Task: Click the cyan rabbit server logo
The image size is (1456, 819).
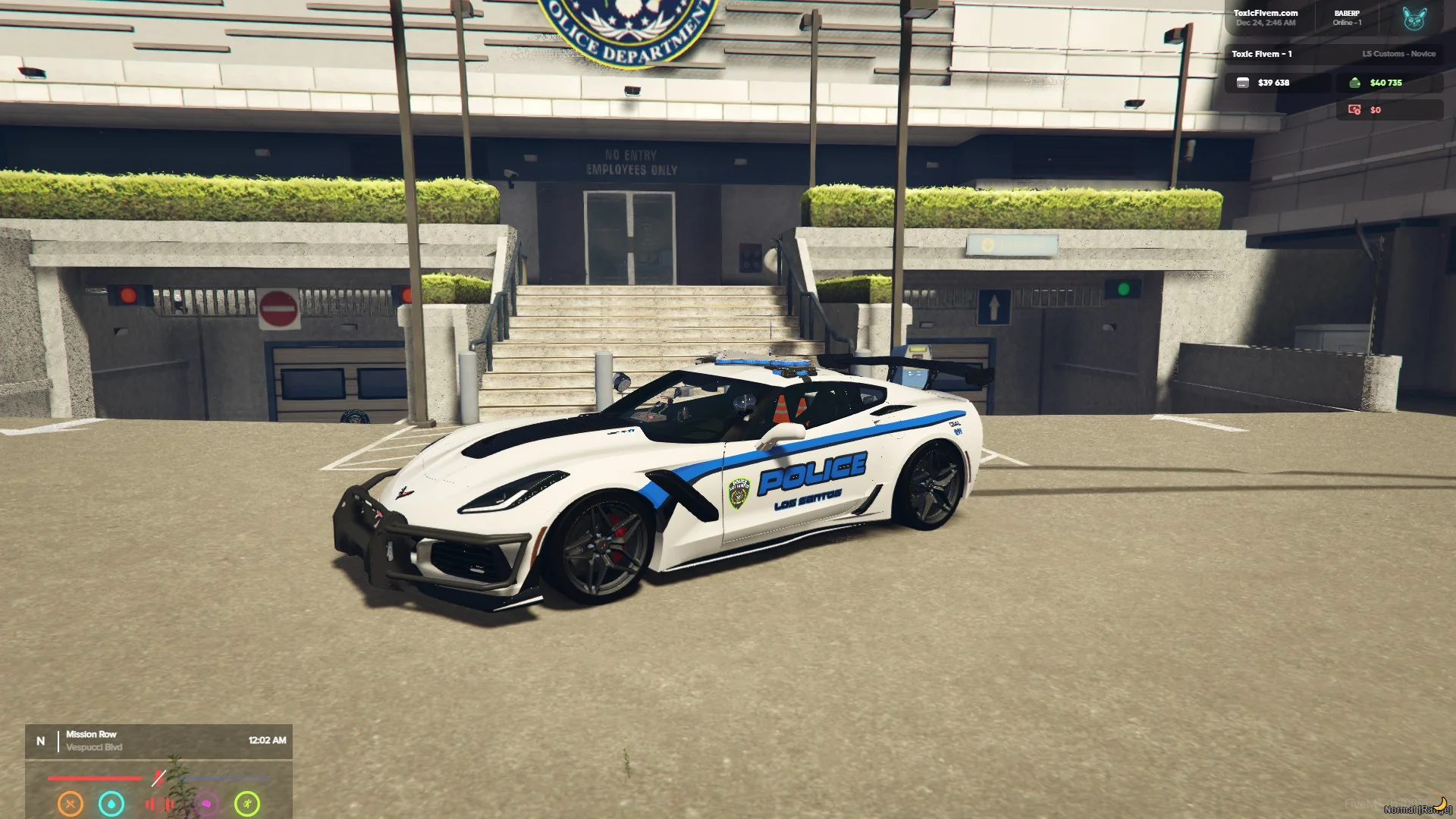Action: tap(1414, 18)
